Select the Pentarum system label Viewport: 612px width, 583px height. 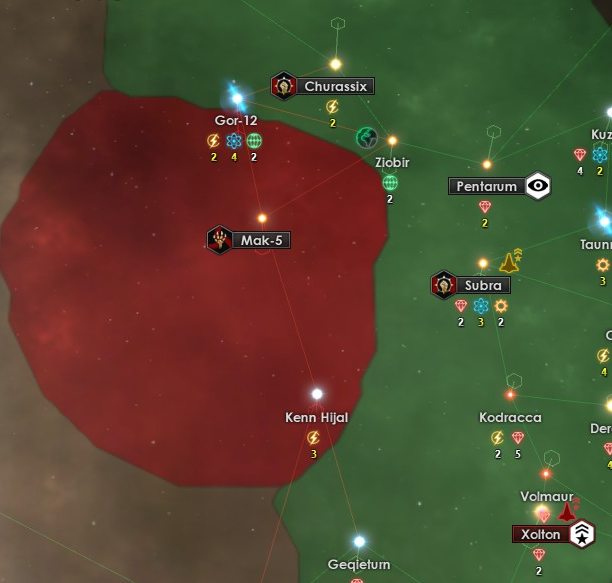pyautogui.click(x=487, y=186)
